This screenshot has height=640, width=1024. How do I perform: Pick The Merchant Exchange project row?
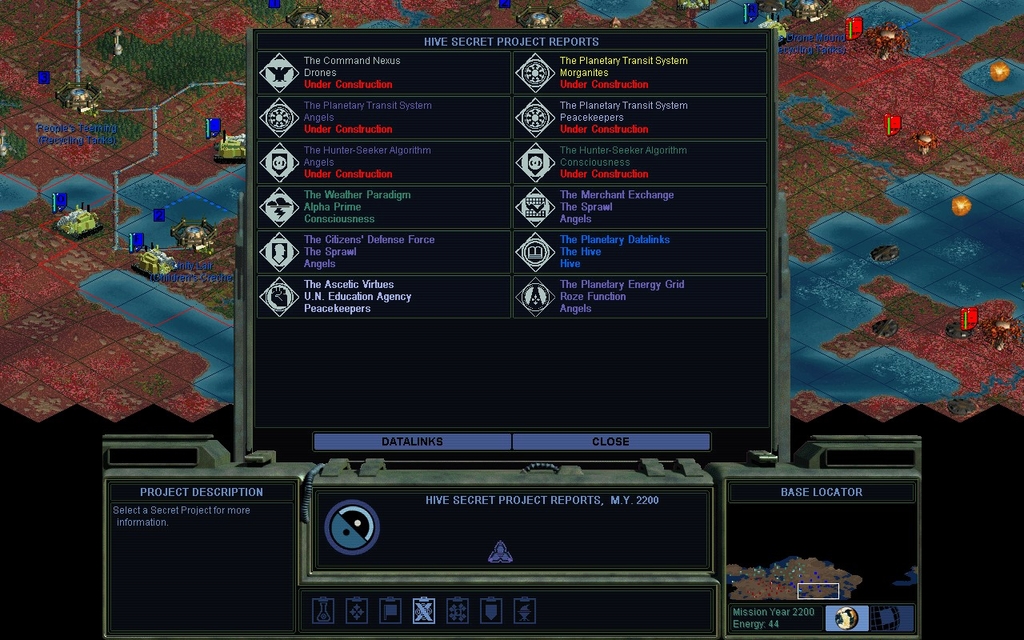640,207
